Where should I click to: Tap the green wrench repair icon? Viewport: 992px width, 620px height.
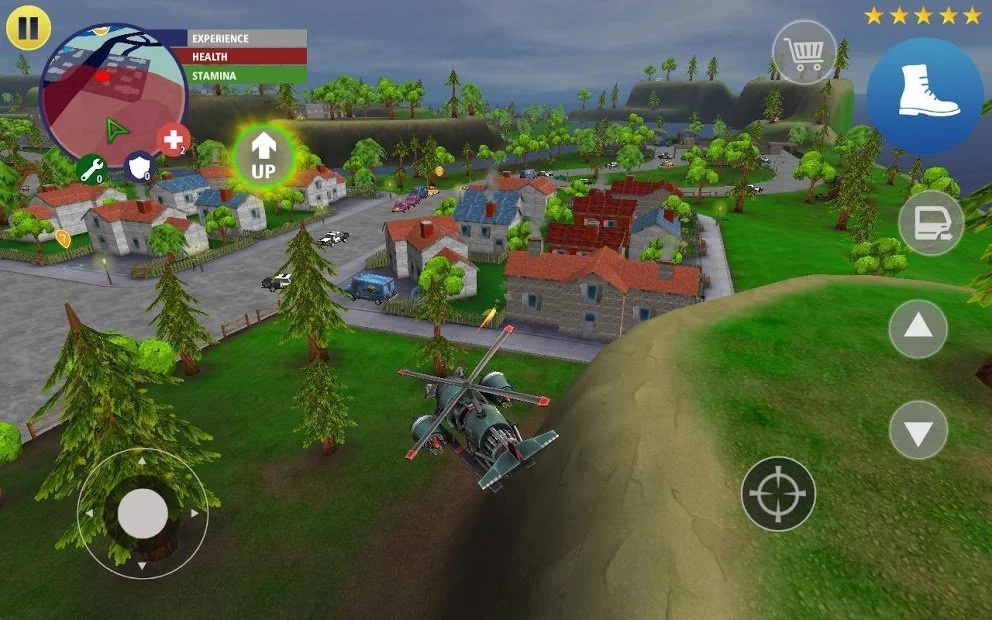coord(91,169)
